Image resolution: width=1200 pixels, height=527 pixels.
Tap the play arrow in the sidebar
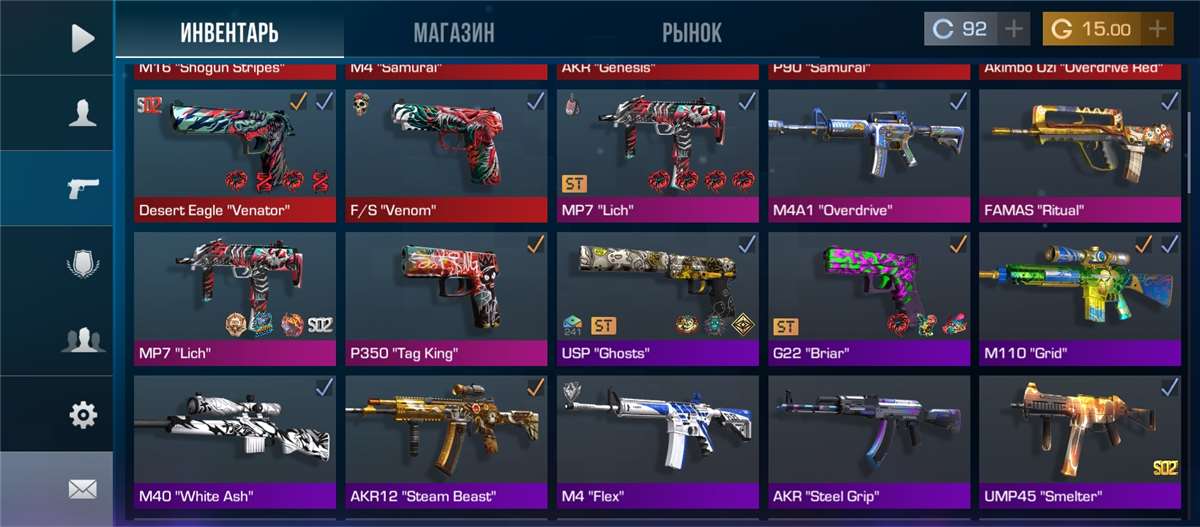(x=83, y=38)
